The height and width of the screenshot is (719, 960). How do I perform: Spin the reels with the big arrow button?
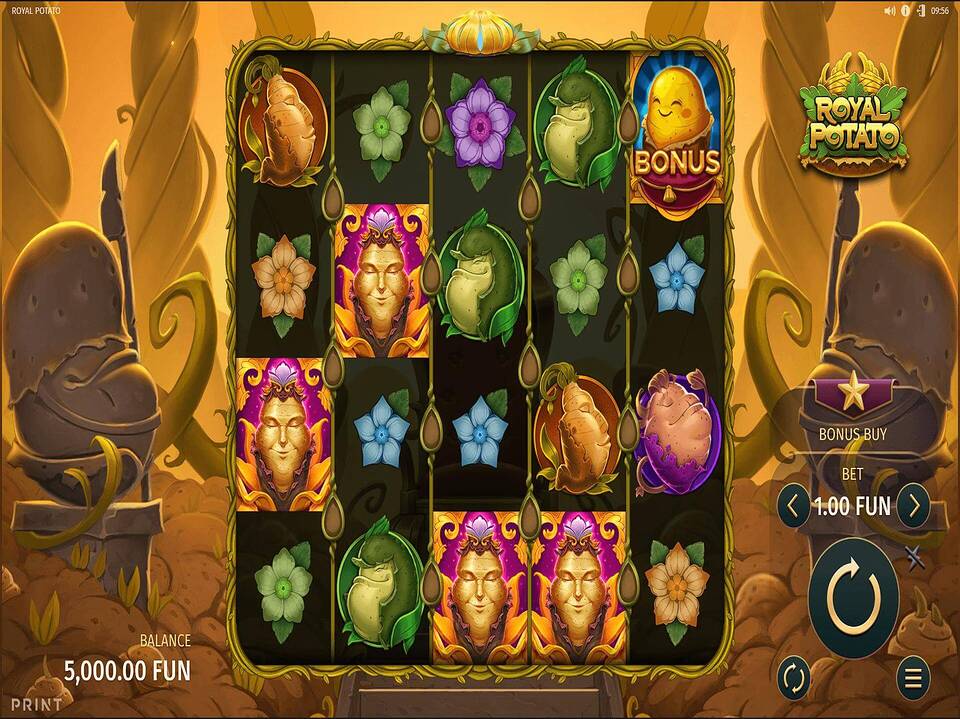tap(853, 598)
